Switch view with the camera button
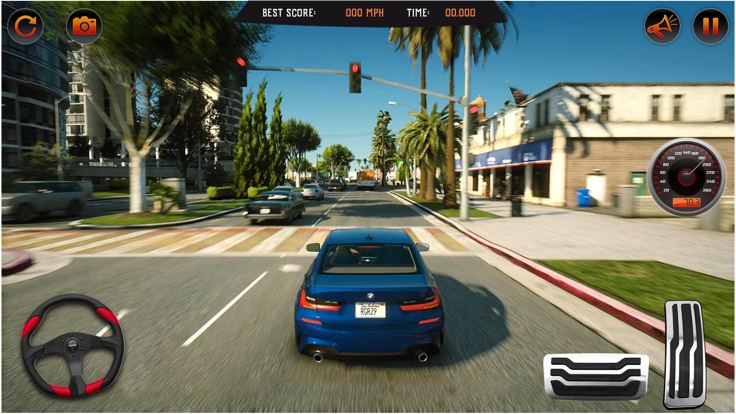736x414 pixels. (84, 26)
